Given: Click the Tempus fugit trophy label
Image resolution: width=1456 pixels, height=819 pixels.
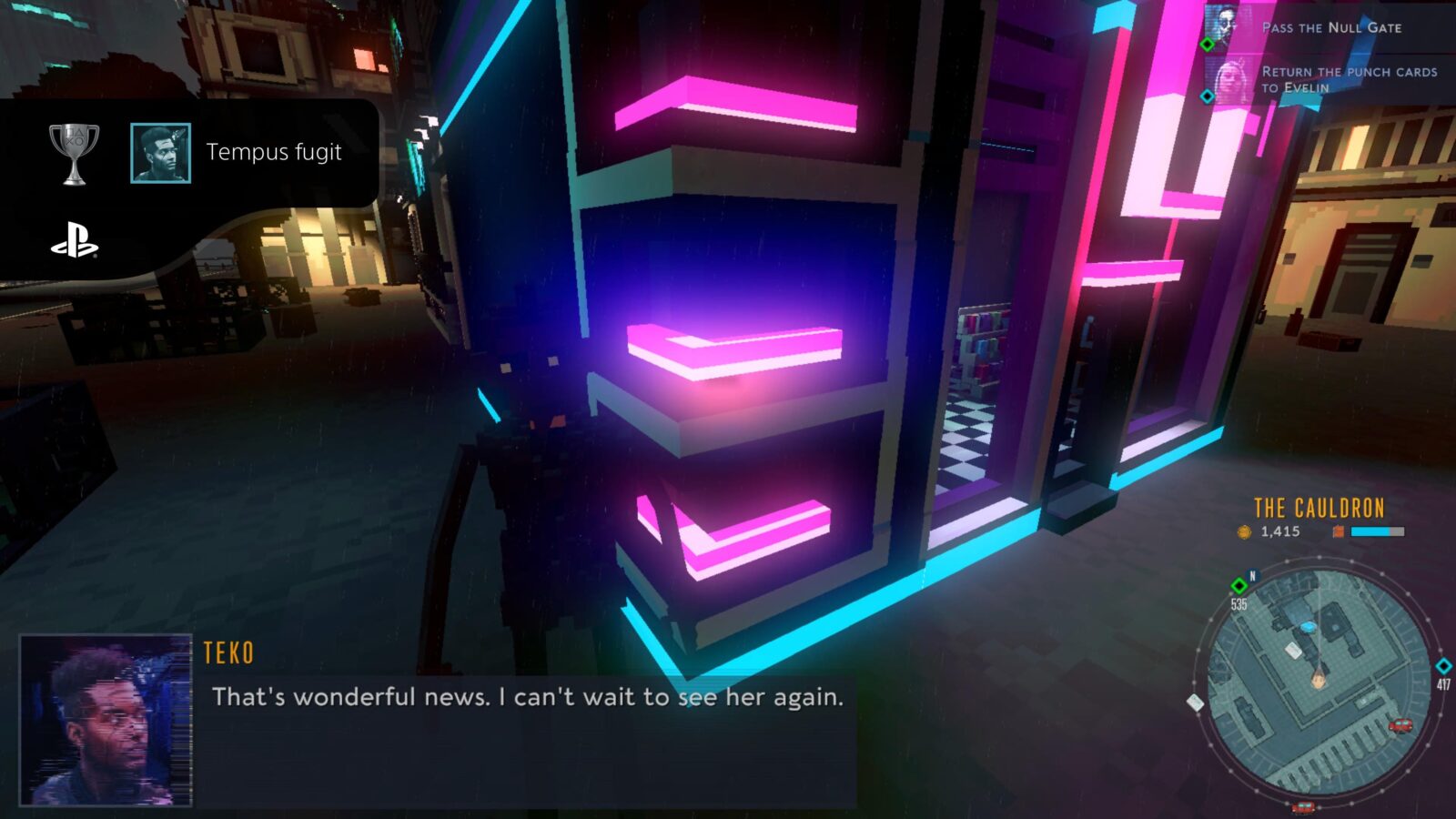Looking at the screenshot, I should tap(274, 153).
